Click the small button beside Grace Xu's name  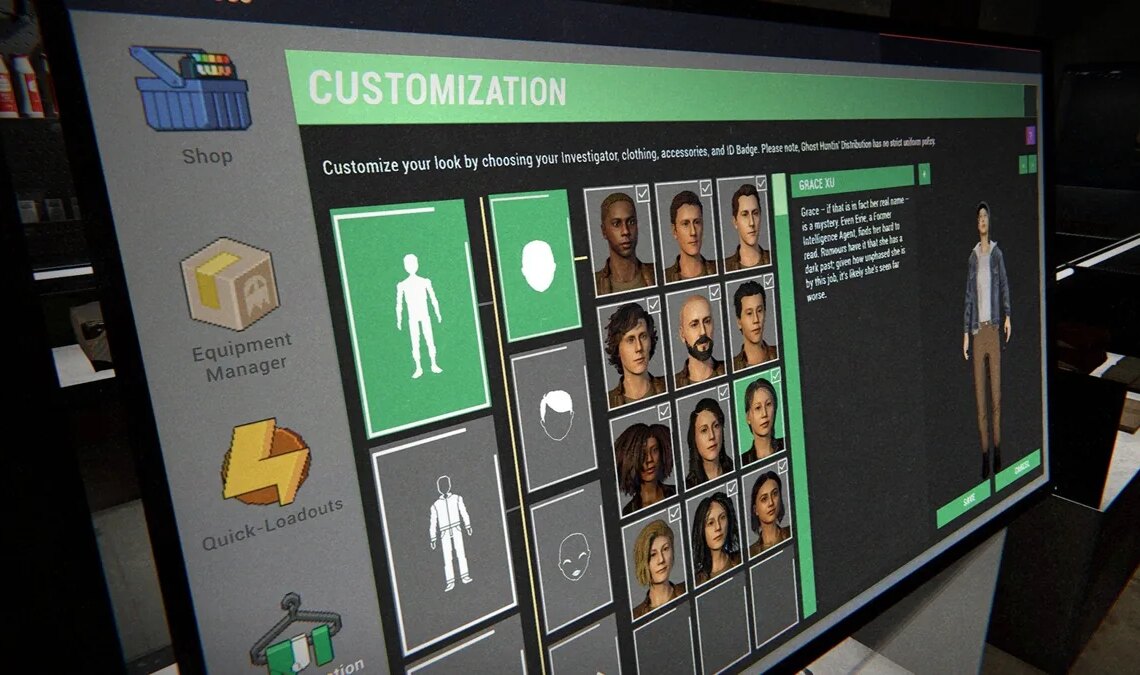(924, 173)
